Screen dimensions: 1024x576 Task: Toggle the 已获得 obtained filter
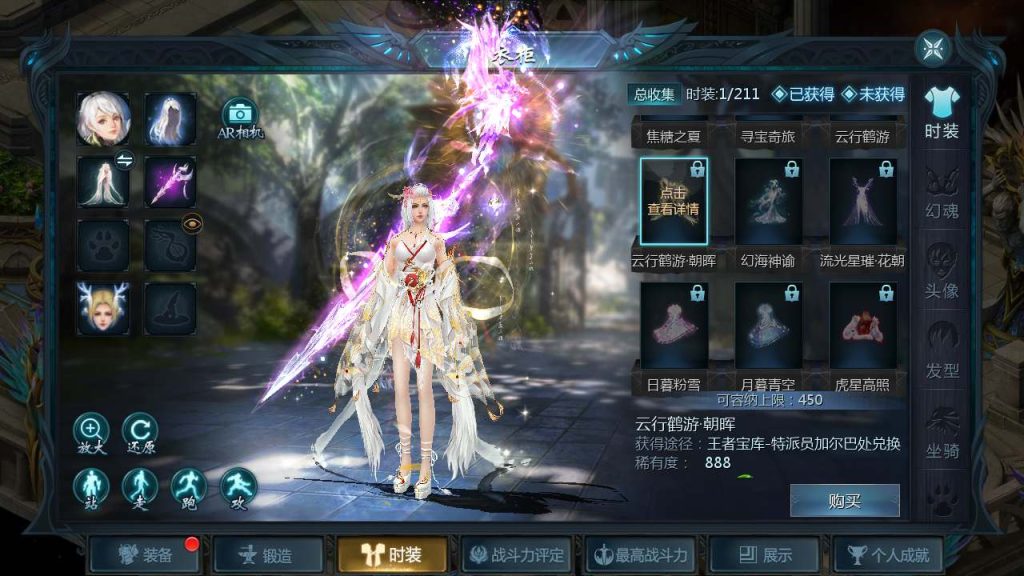(803, 94)
